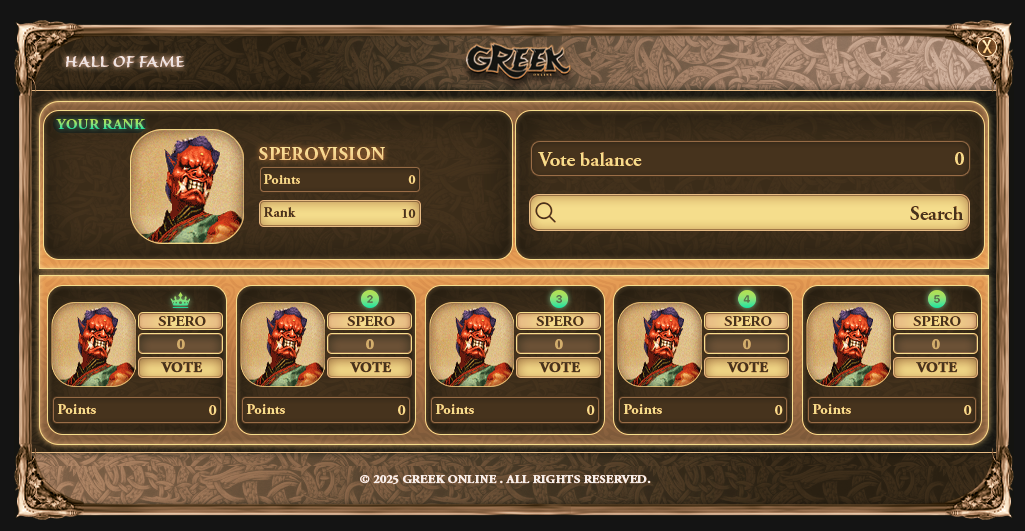Give a vote to rank 5 player
Image resolution: width=1025 pixels, height=531 pixels.
pyautogui.click(x=936, y=367)
